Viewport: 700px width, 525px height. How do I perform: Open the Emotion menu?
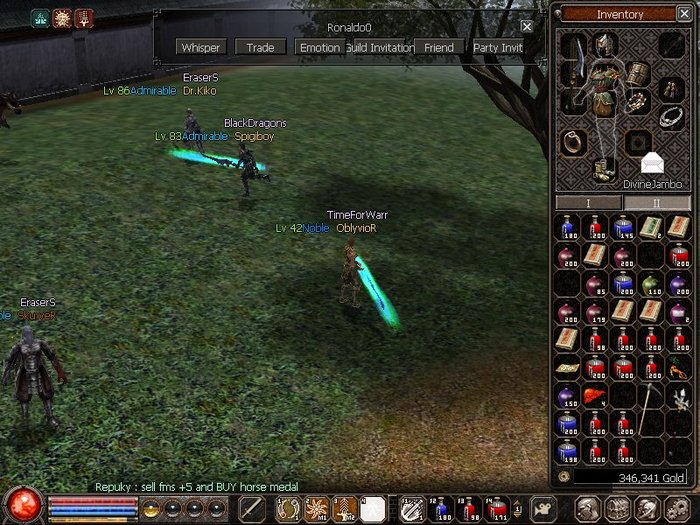coord(320,47)
